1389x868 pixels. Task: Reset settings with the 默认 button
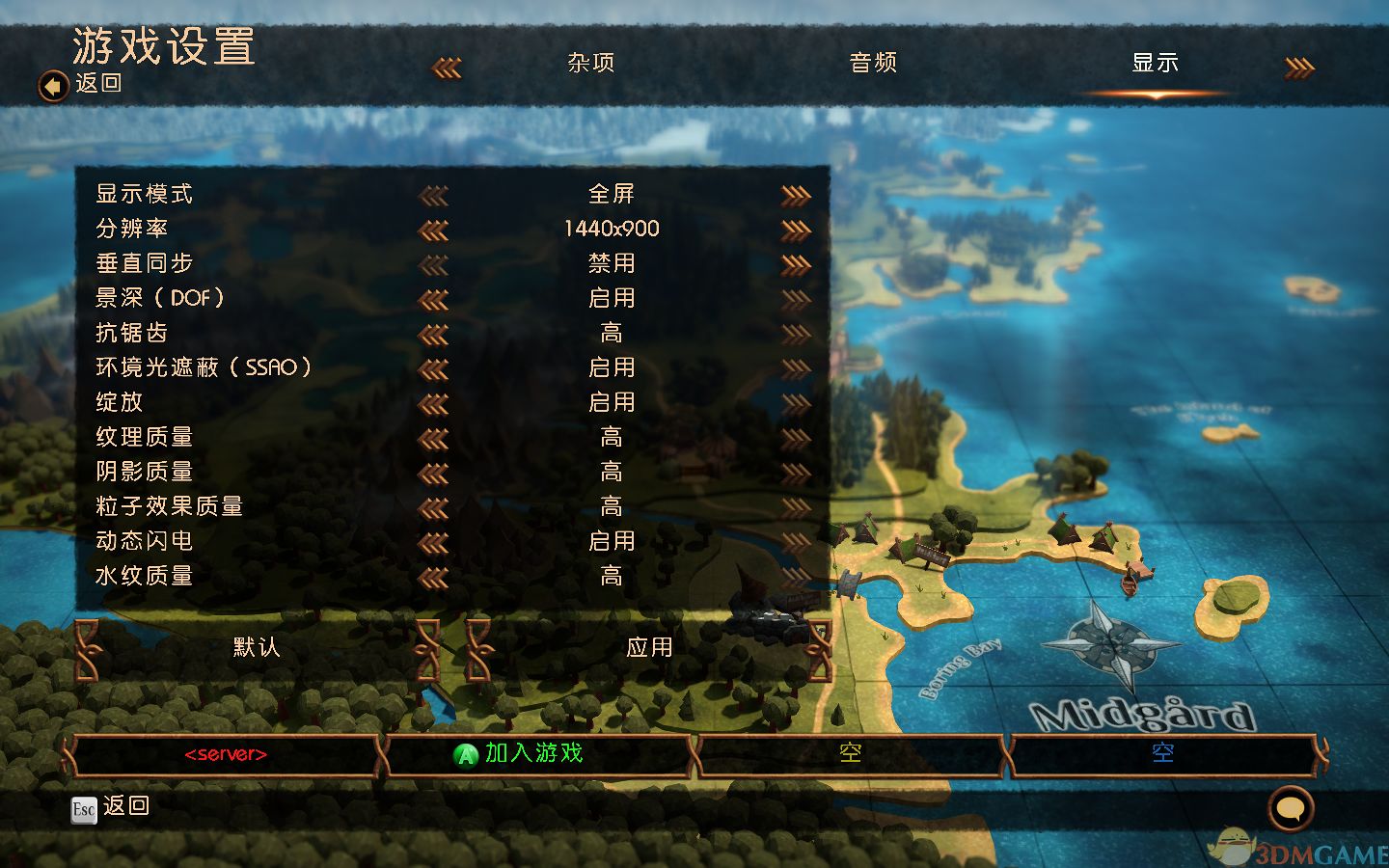tap(257, 648)
